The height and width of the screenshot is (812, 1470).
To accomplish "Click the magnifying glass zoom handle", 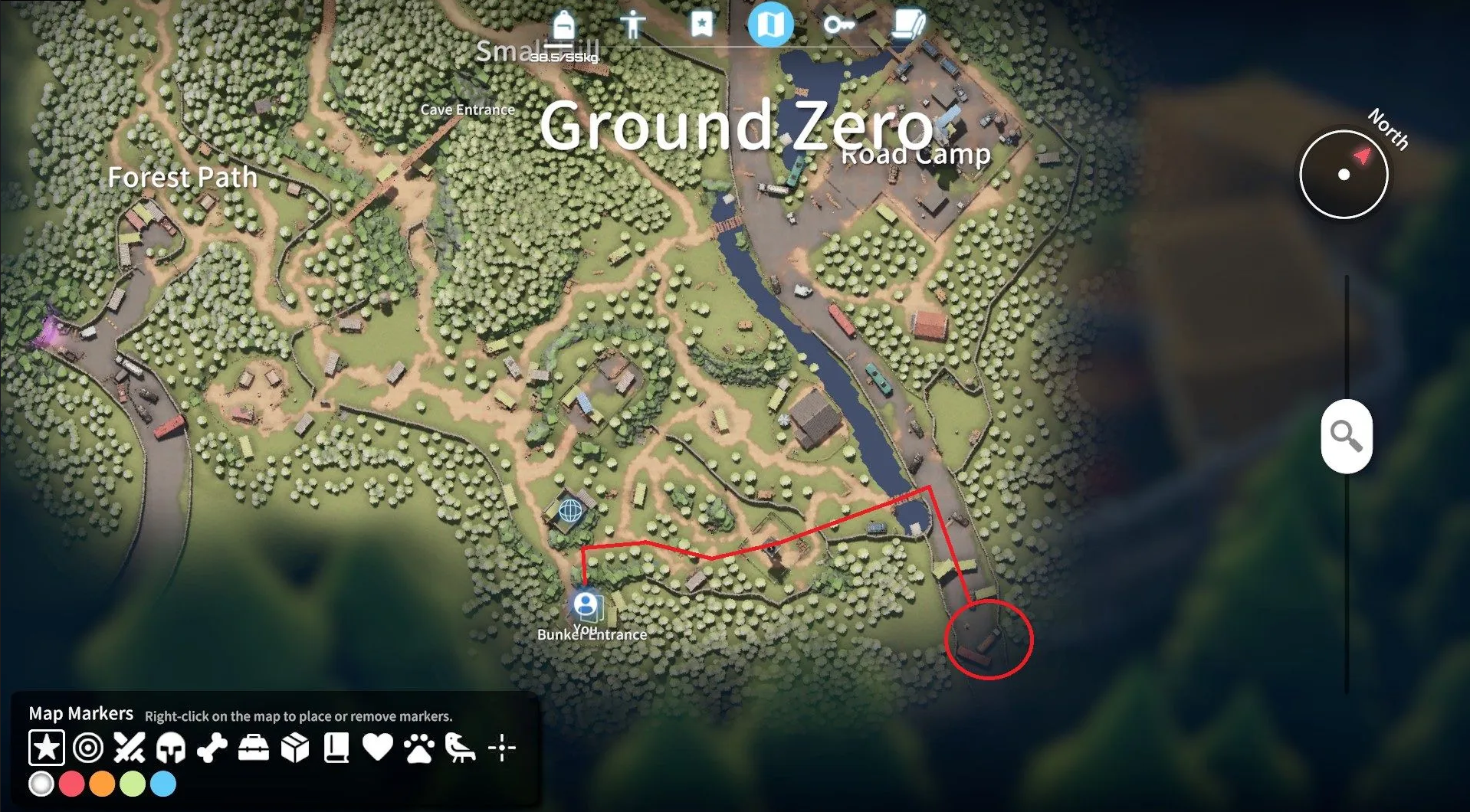I will [x=1346, y=436].
